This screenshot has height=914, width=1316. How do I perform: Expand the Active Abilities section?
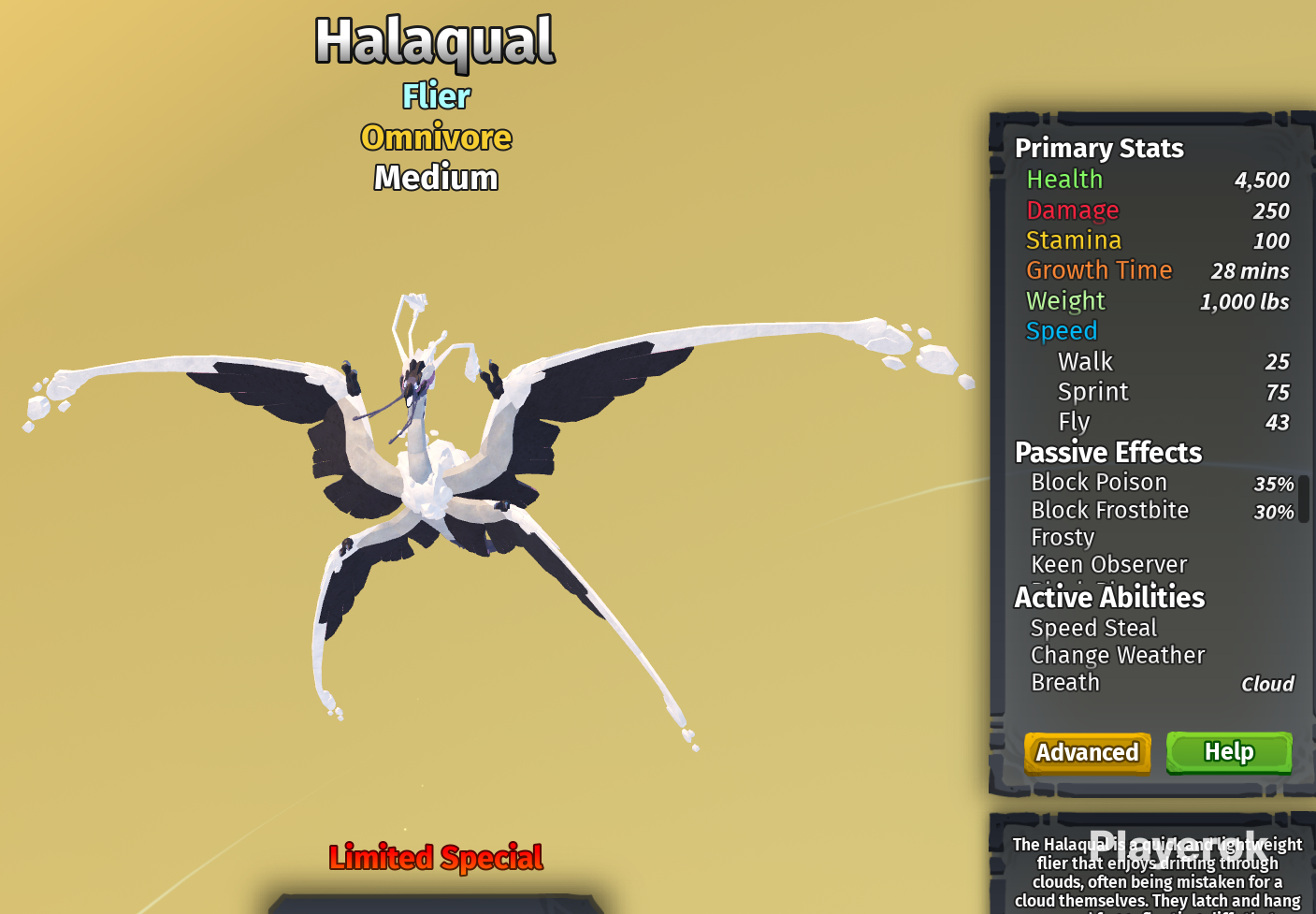pos(1108,598)
